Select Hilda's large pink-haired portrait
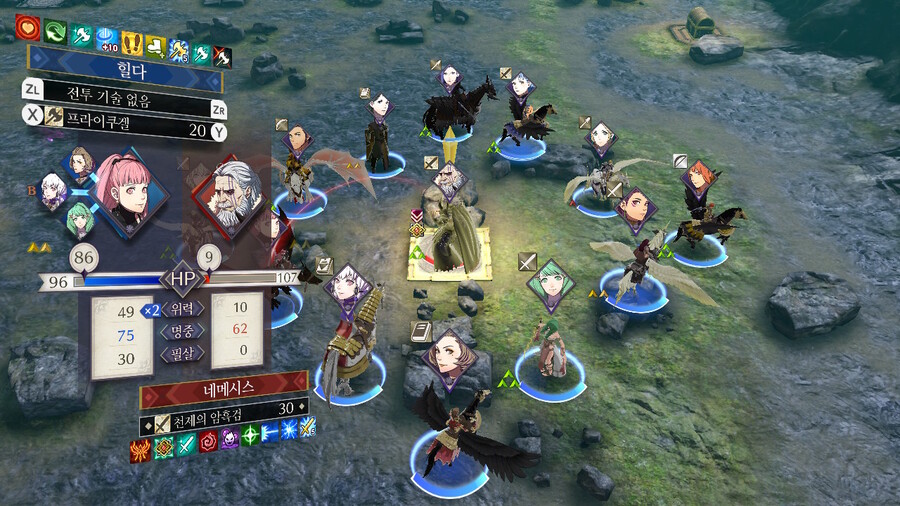The image size is (900, 506). (x=128, y=189)
